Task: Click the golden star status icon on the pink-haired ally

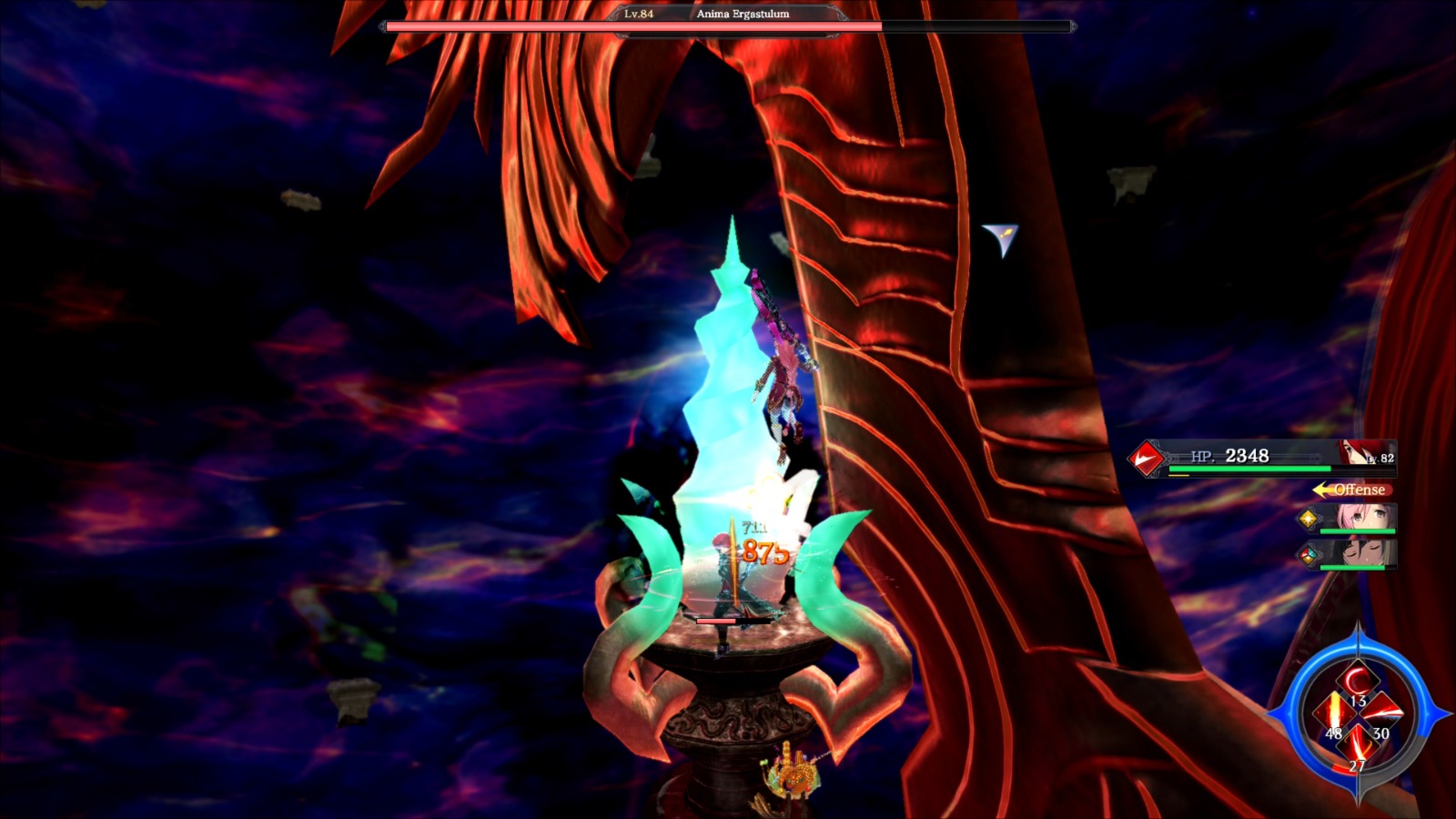Action: click(x=1308, y=519)
